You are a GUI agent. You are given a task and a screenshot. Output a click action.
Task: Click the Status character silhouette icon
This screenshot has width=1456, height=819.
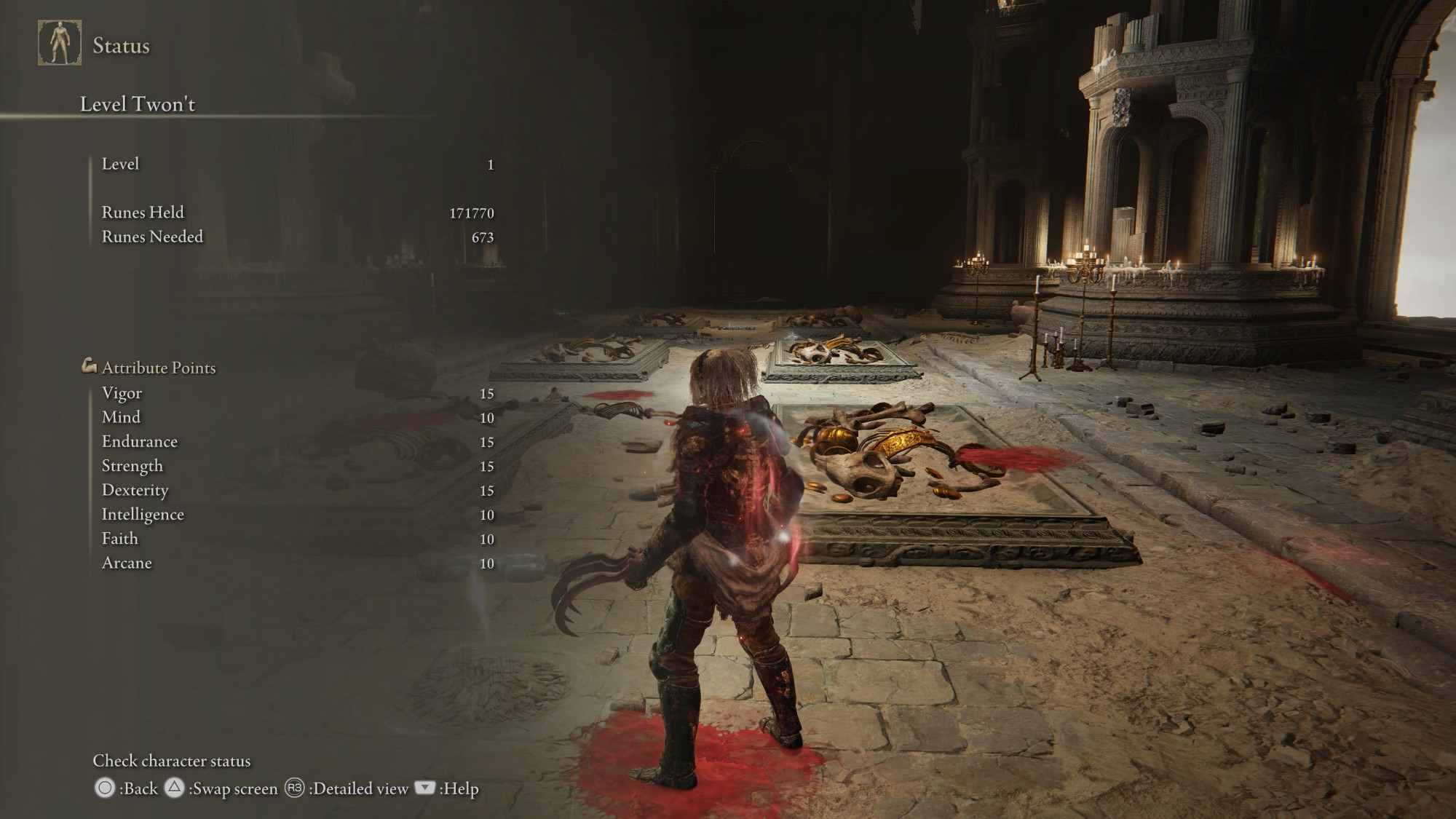coord(60,43)
